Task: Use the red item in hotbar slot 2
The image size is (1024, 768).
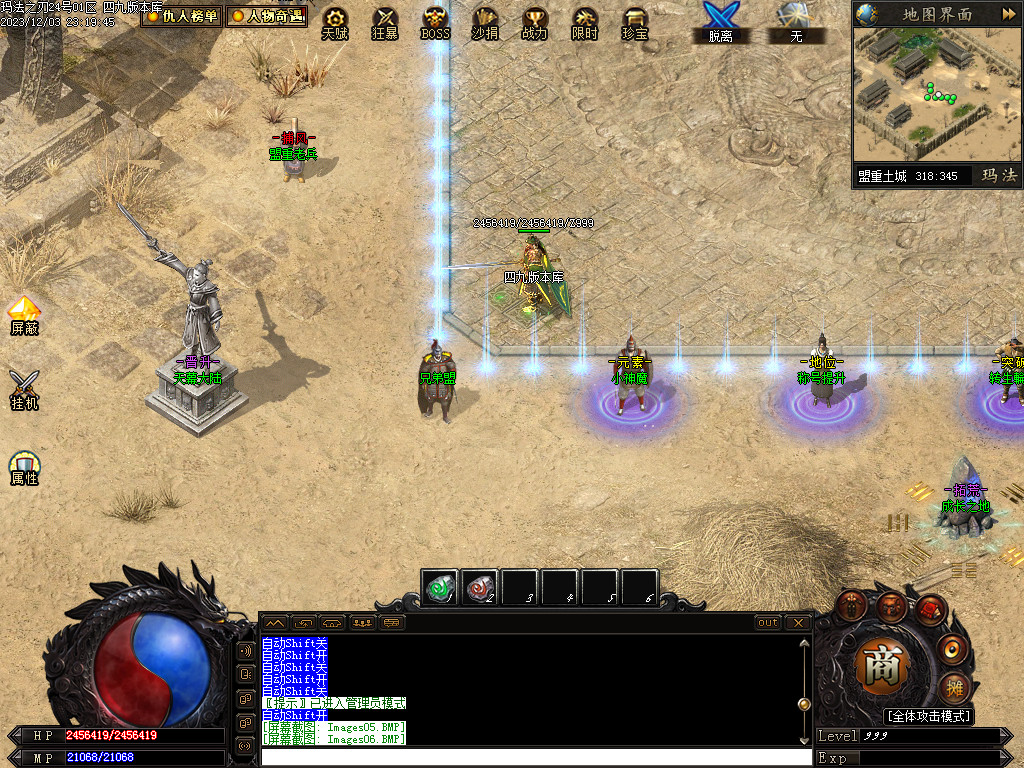Action: (480, 587)
